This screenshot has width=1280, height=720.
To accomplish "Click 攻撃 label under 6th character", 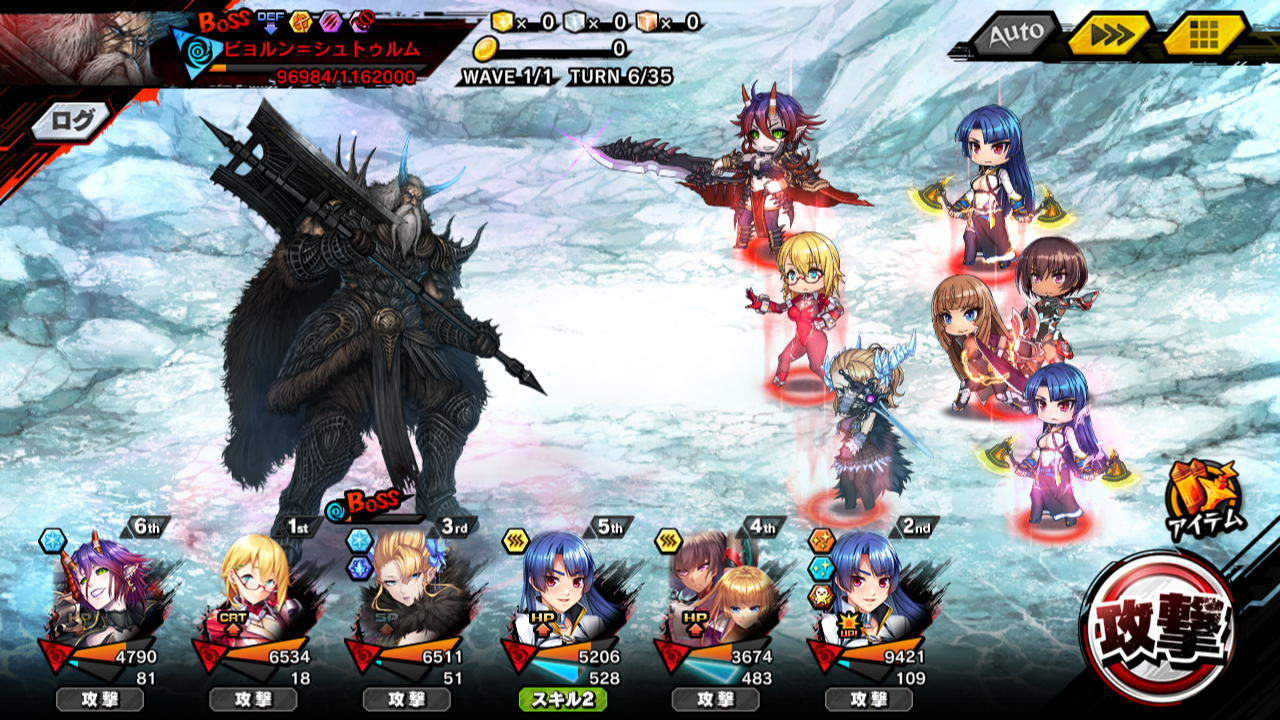I will coord(100,700).
